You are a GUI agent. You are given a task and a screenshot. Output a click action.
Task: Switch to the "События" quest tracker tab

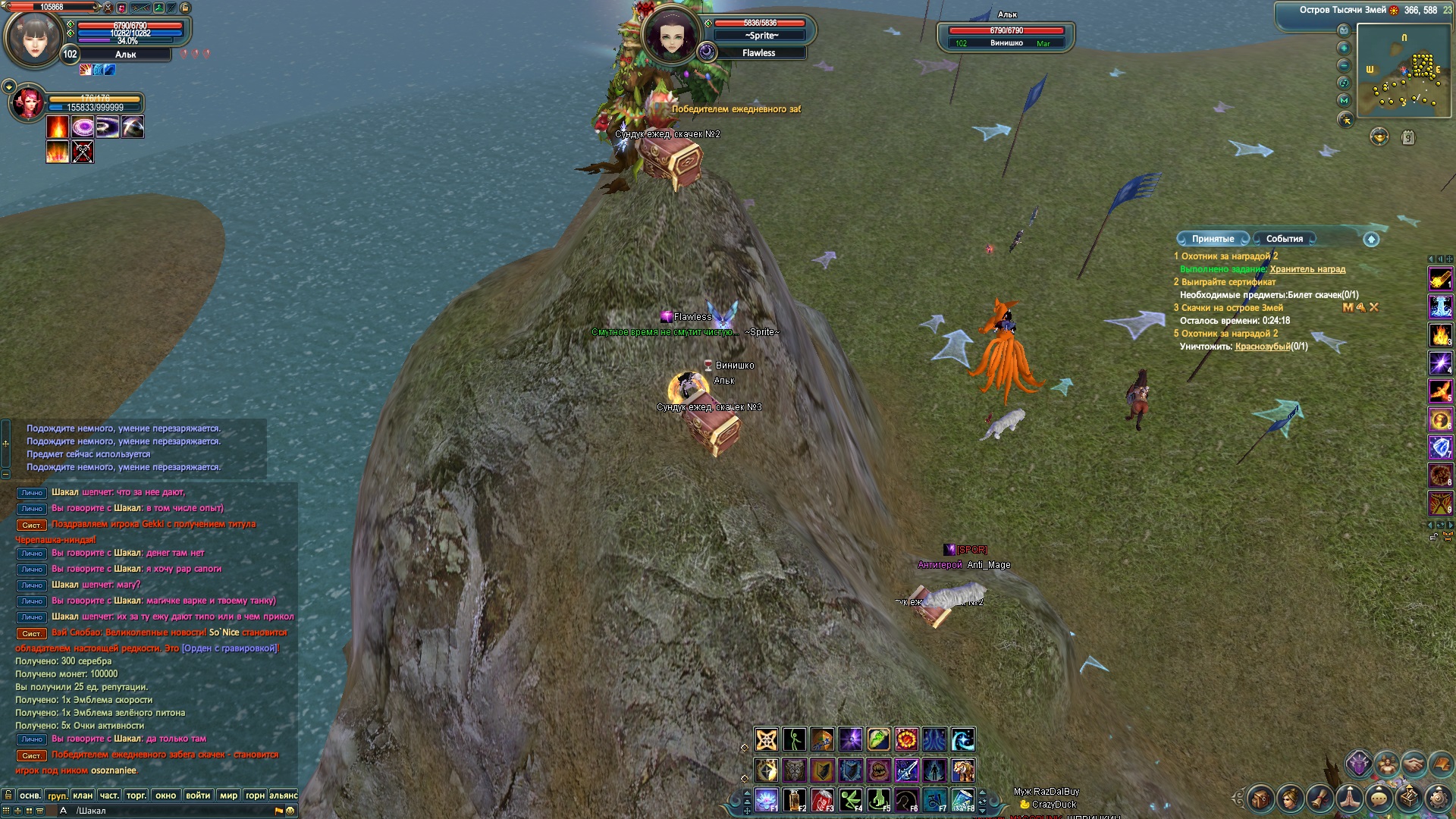(x=1284, y=239)
